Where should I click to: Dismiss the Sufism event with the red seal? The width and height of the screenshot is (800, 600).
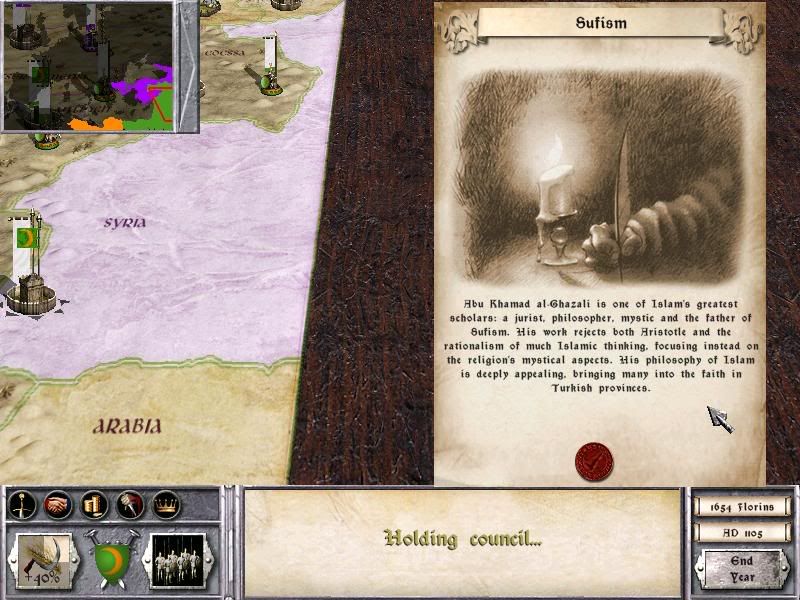click(x=594, y=463)
